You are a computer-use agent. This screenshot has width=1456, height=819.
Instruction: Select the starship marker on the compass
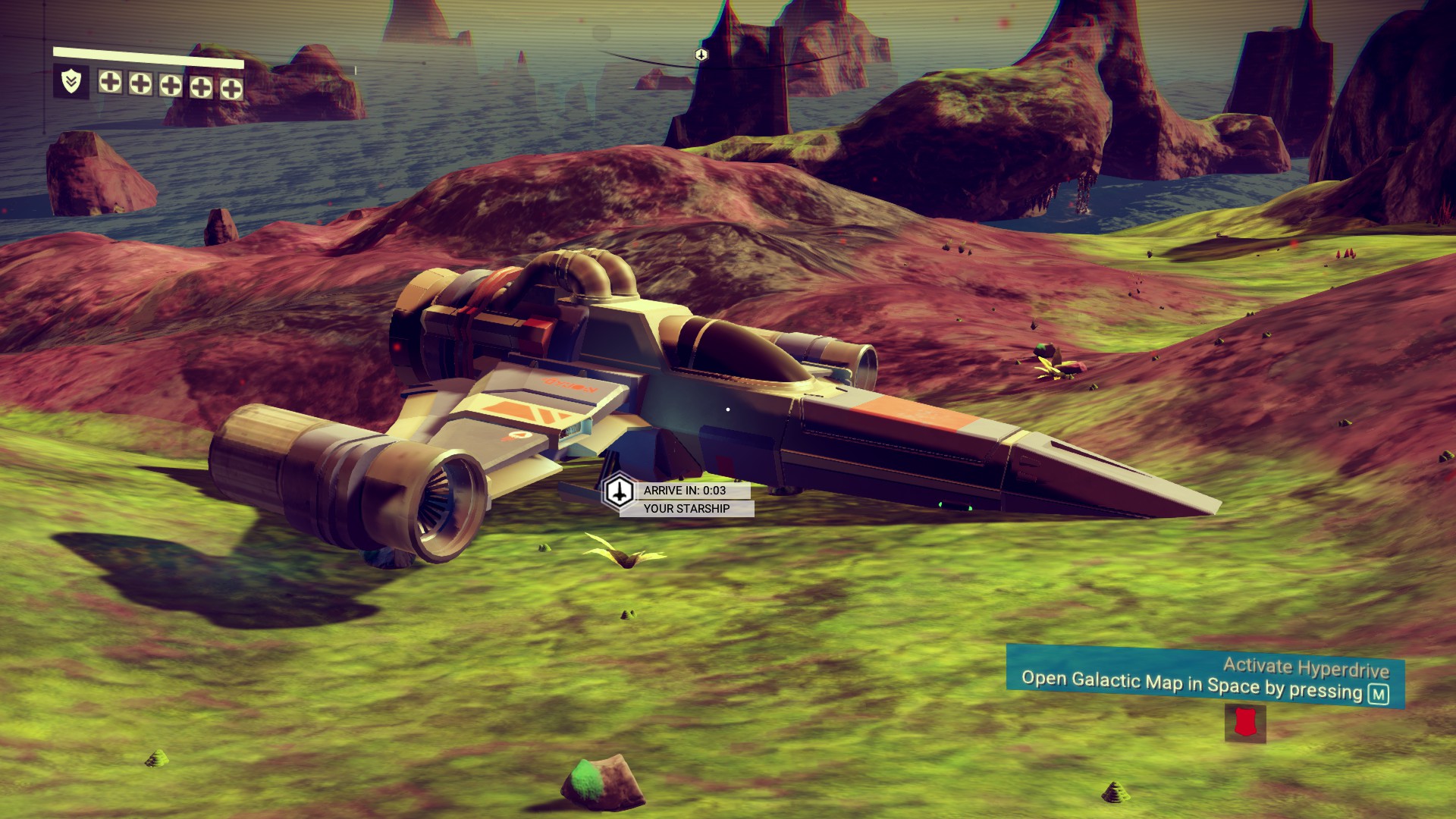coord(701,55)
